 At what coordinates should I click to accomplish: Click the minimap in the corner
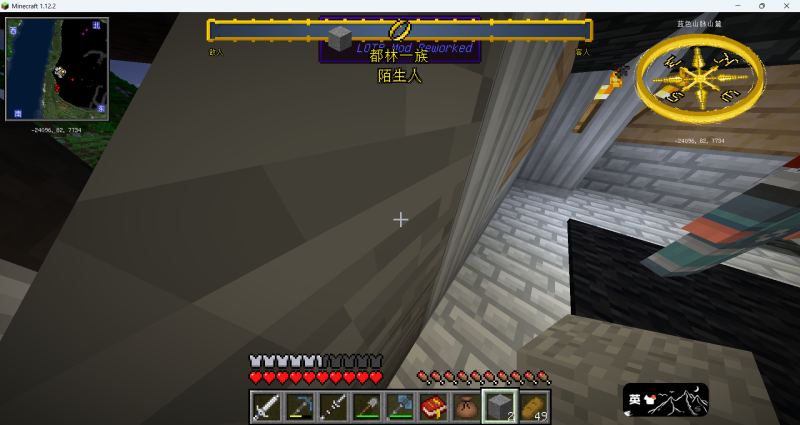(56, 69)
